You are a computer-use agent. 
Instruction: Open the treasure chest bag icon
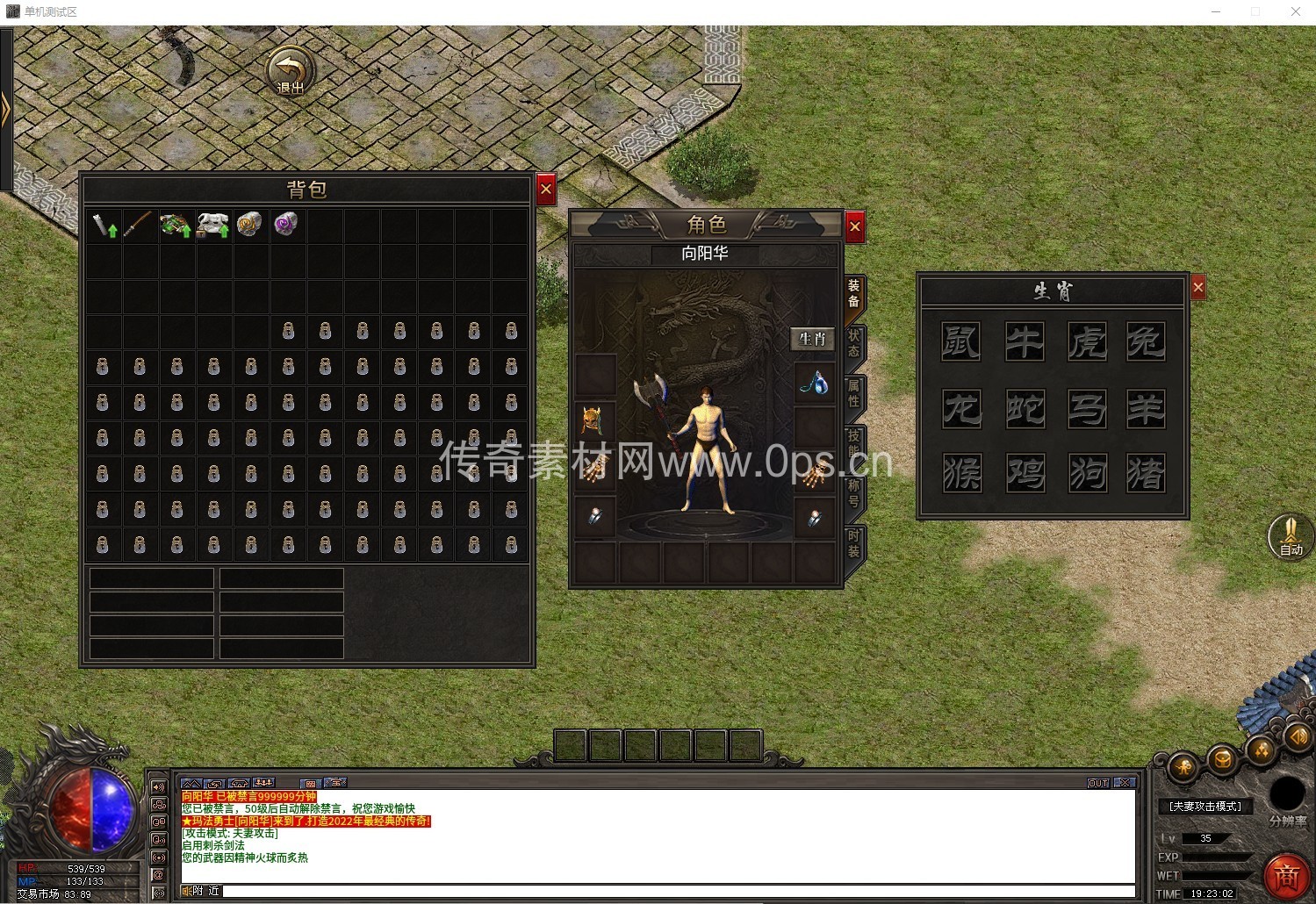1222,759
